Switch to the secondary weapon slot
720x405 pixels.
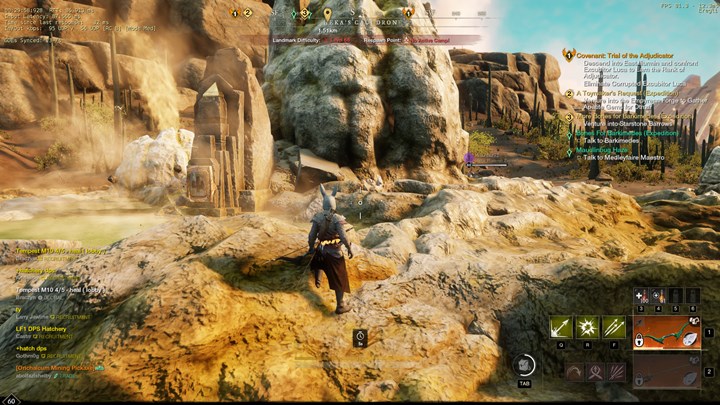pos(666,371)
